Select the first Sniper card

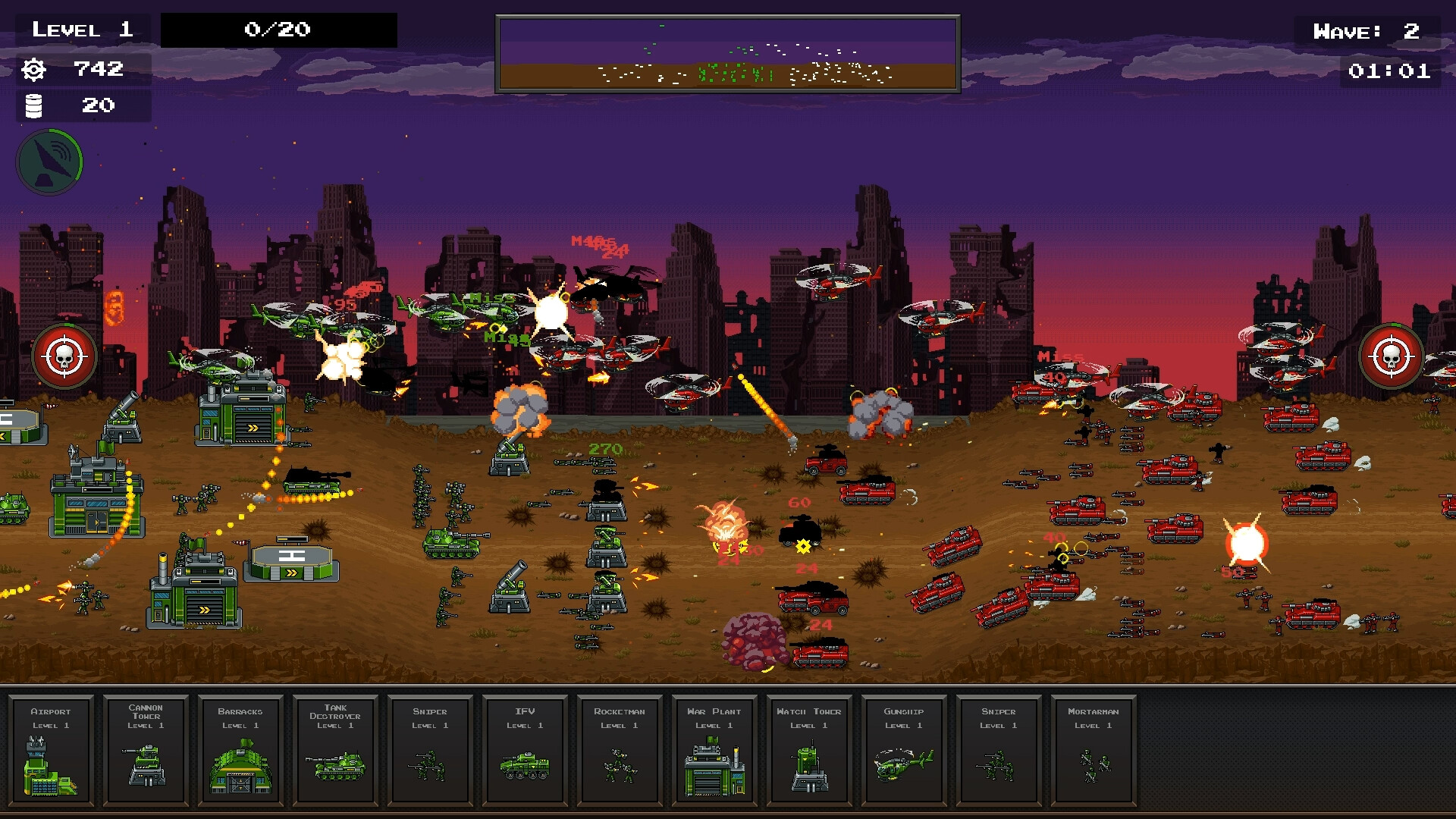point(429,751)
